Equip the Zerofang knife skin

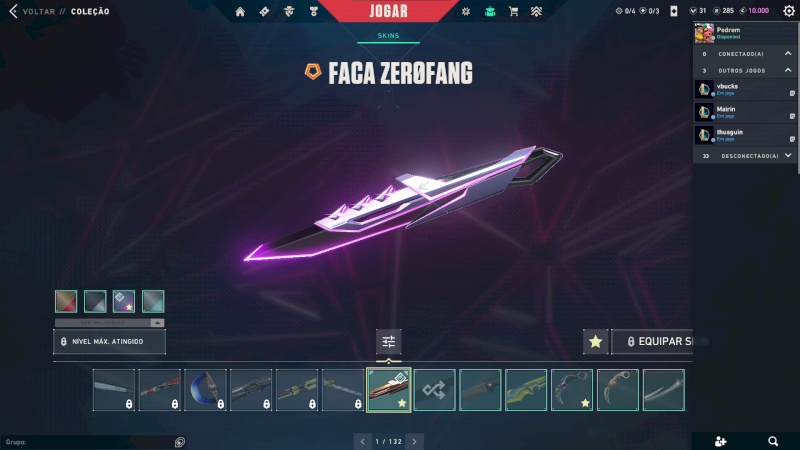pyautogui.click(x=655, y=342)
